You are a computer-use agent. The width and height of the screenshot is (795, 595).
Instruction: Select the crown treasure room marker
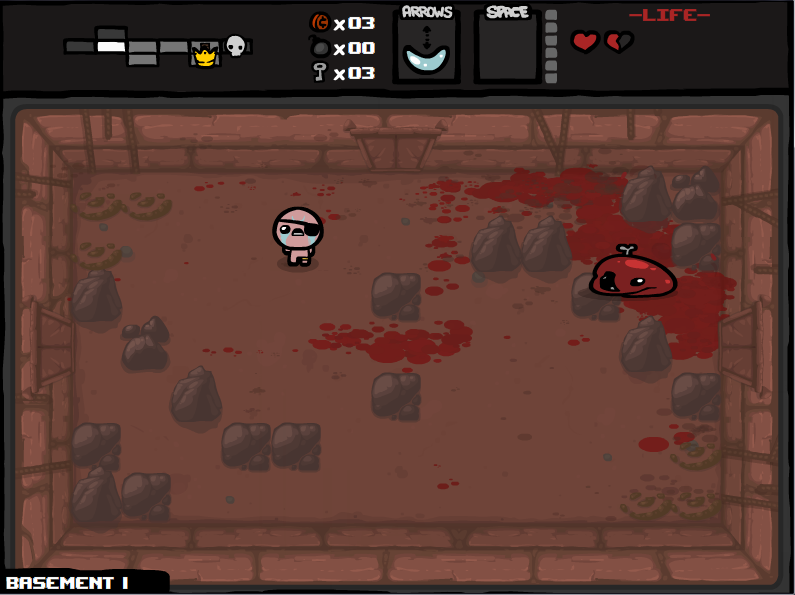(x=205, y=56)
